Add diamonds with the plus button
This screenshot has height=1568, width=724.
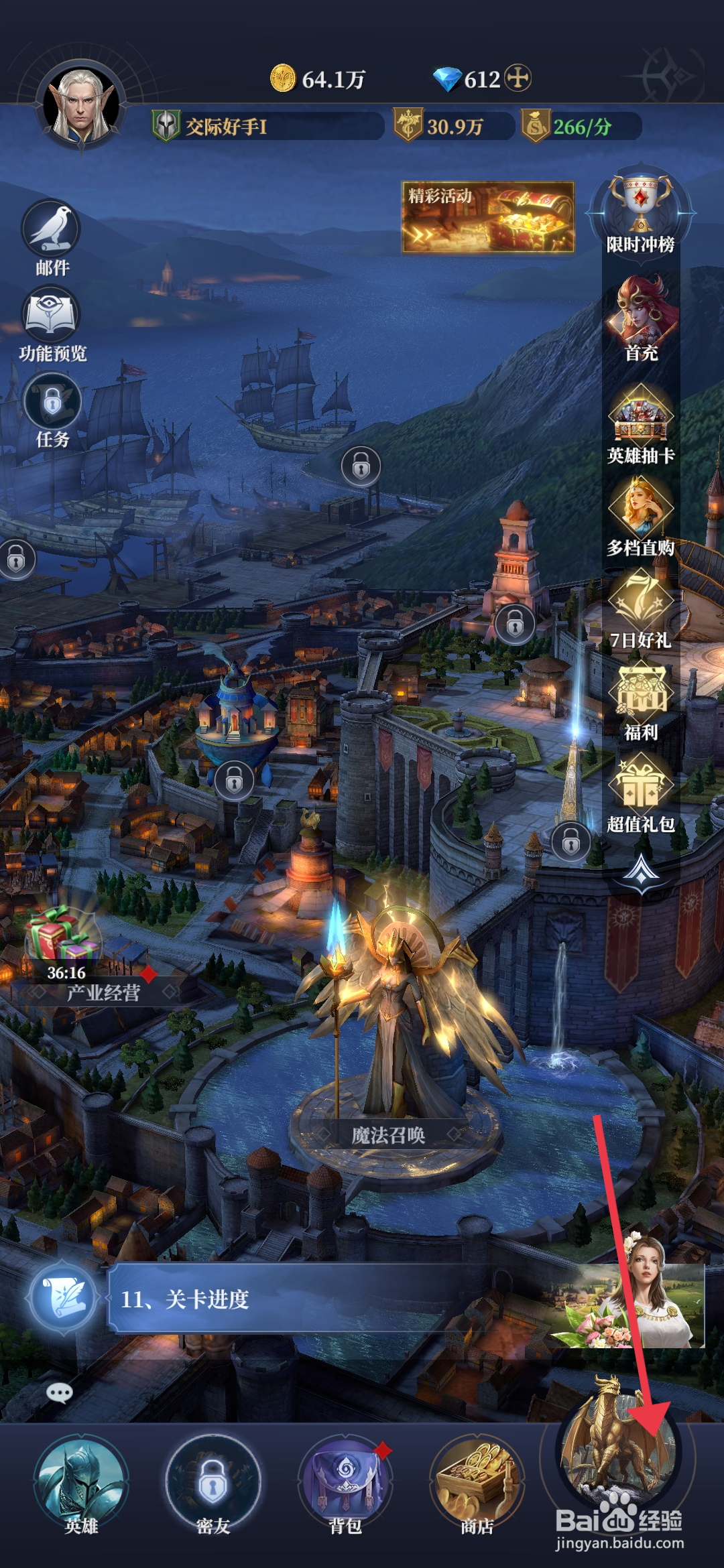pos(518,78)
